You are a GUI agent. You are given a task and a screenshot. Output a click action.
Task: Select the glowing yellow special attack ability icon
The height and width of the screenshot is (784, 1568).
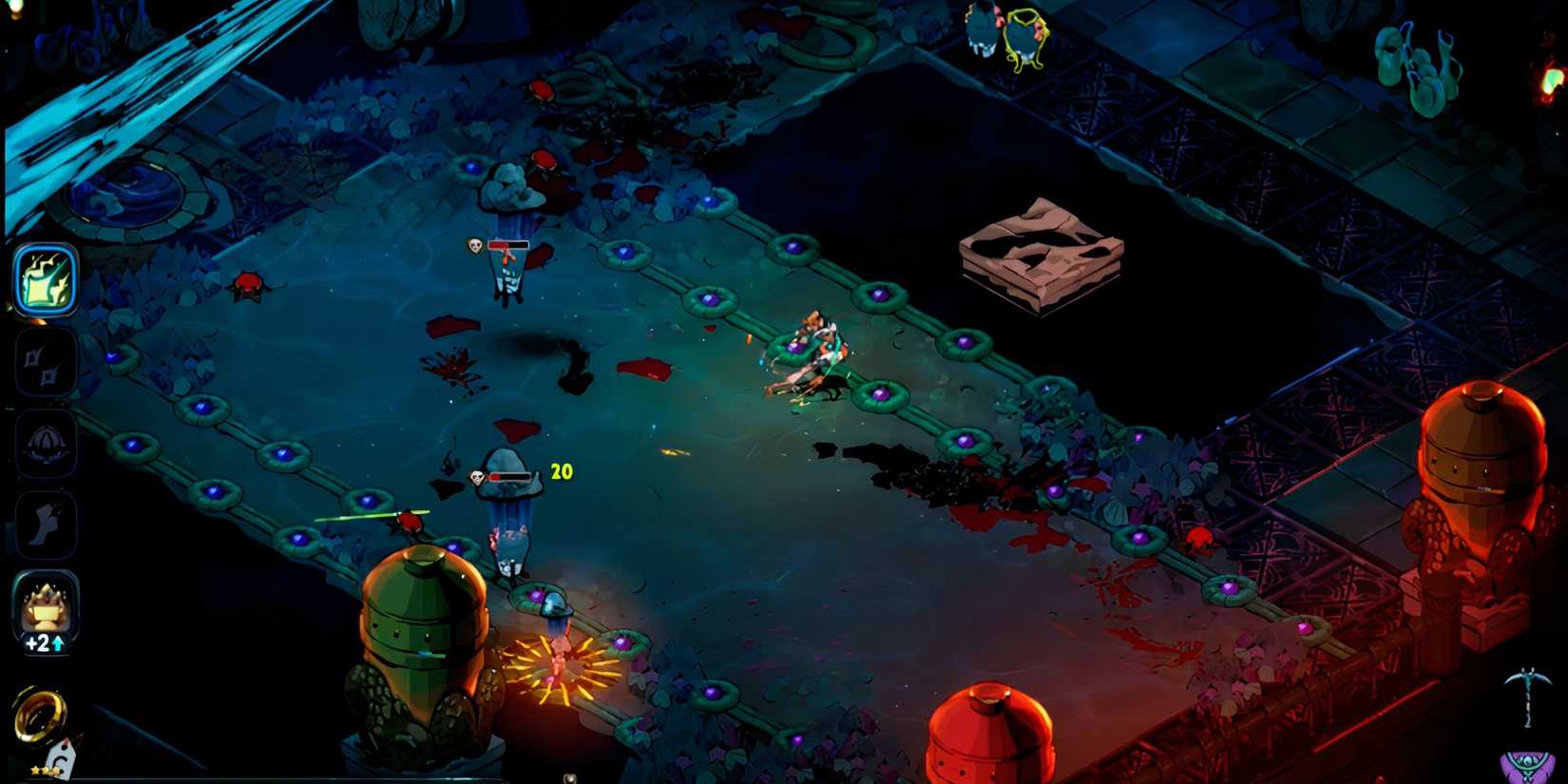tap(46, 280)
